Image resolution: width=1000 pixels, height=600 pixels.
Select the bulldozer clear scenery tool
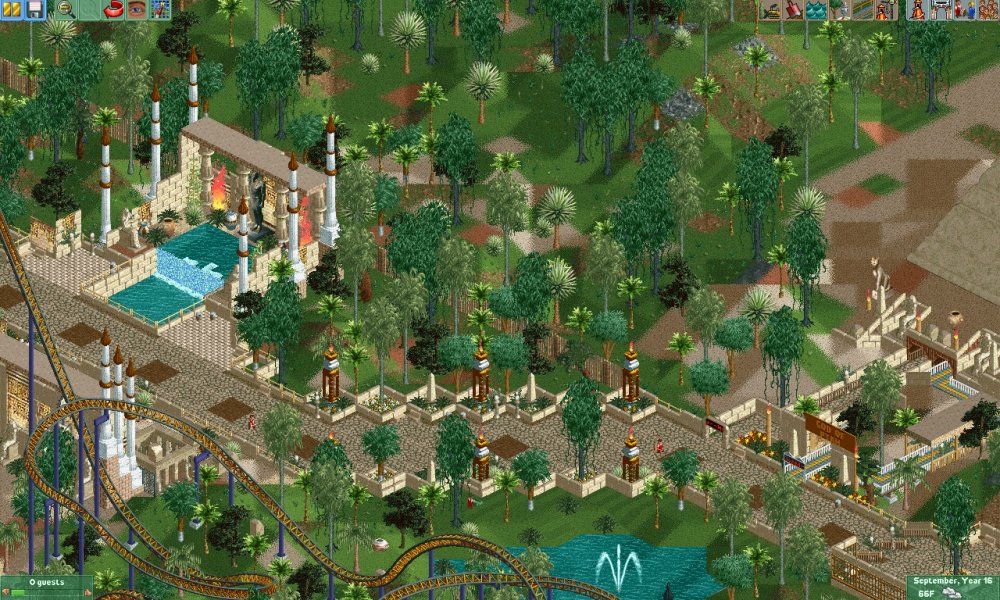(x=770, y=10)
